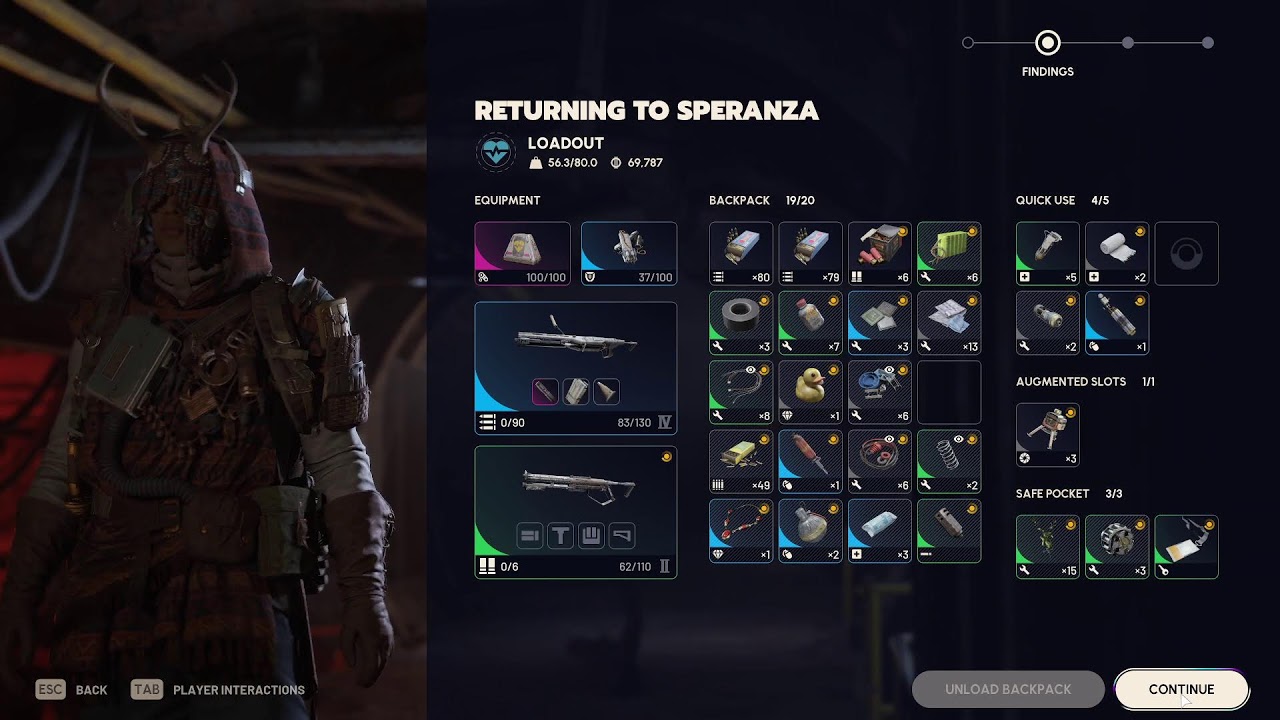Select the ammo stack showing x80
Image resolution: width=1280 pixels, height=720 pixels.
coord(741,254)
